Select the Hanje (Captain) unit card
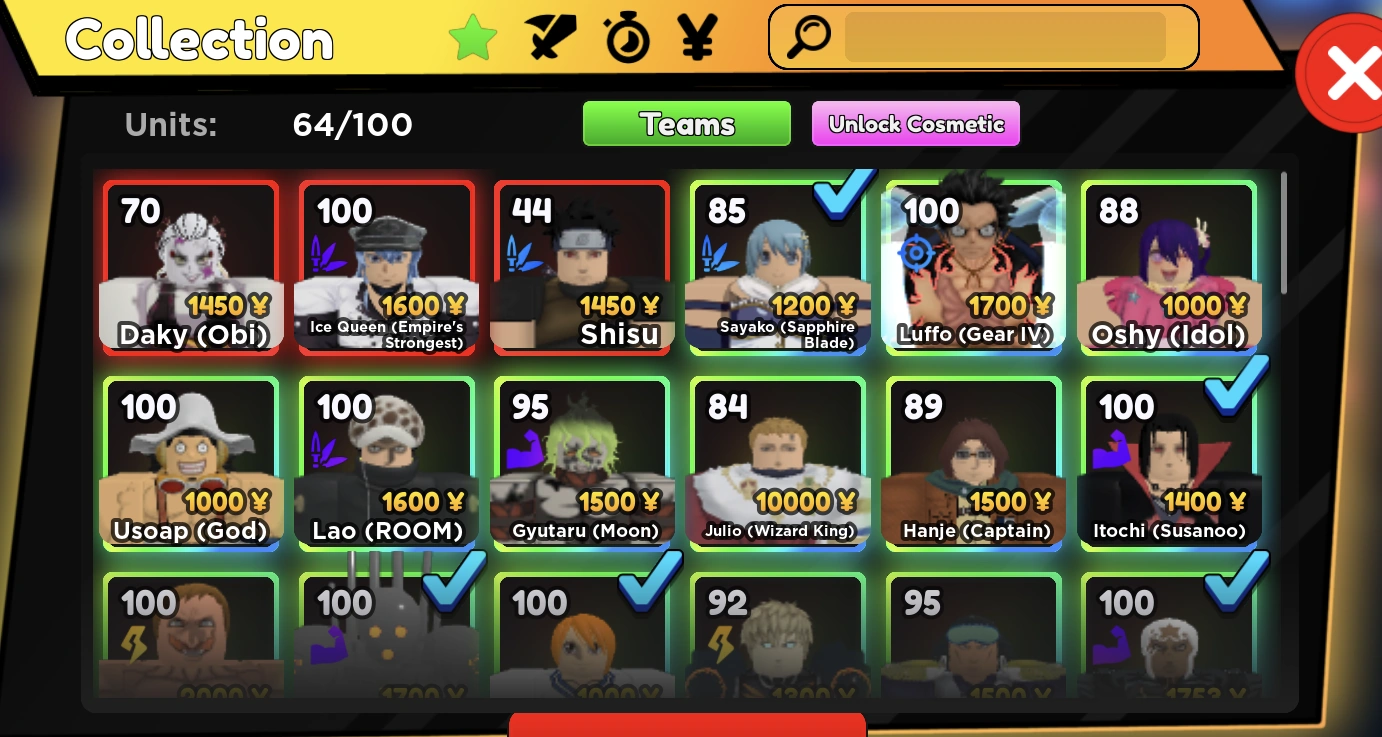The height and width of the screenshot is (737, 1382). tap(974, 461)
